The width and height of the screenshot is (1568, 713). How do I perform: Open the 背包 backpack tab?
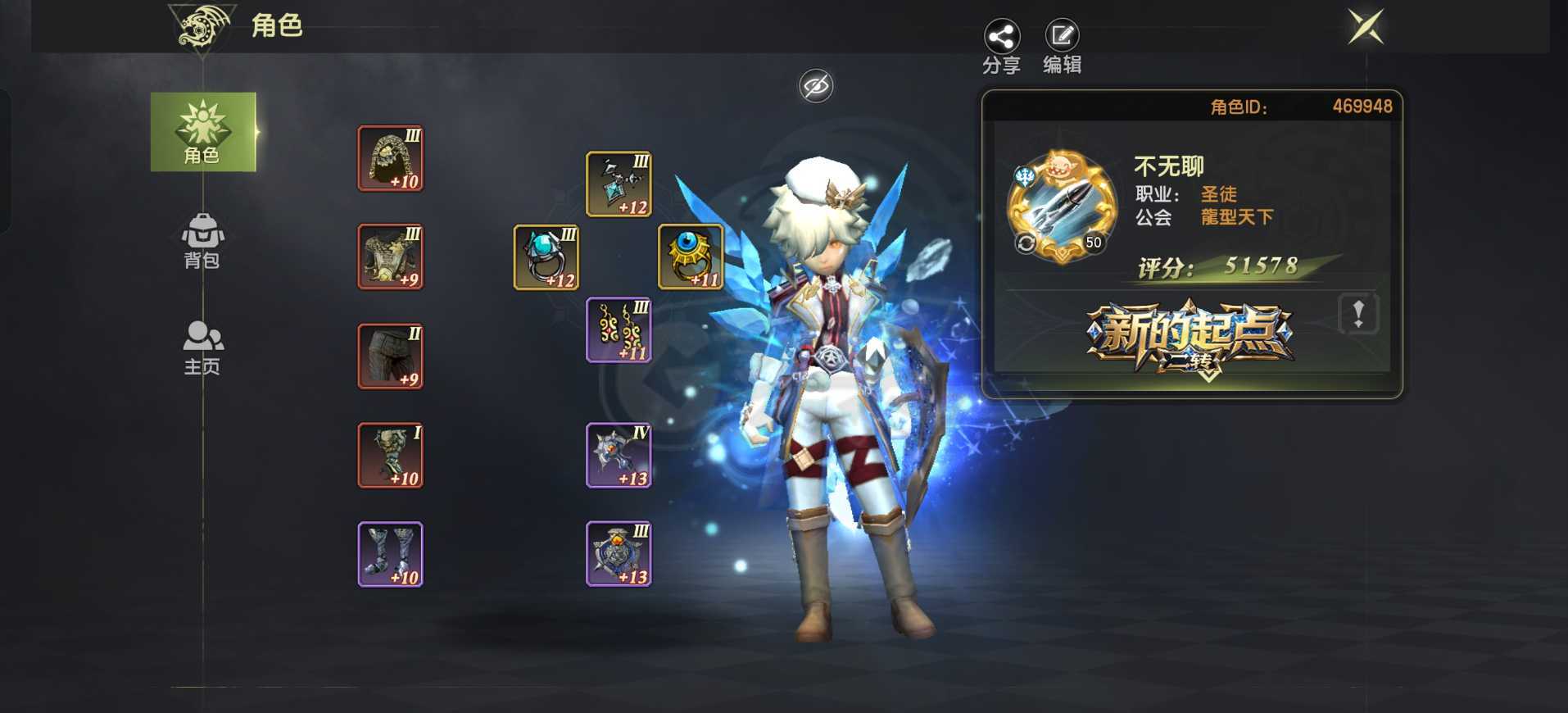pos(202,241)
